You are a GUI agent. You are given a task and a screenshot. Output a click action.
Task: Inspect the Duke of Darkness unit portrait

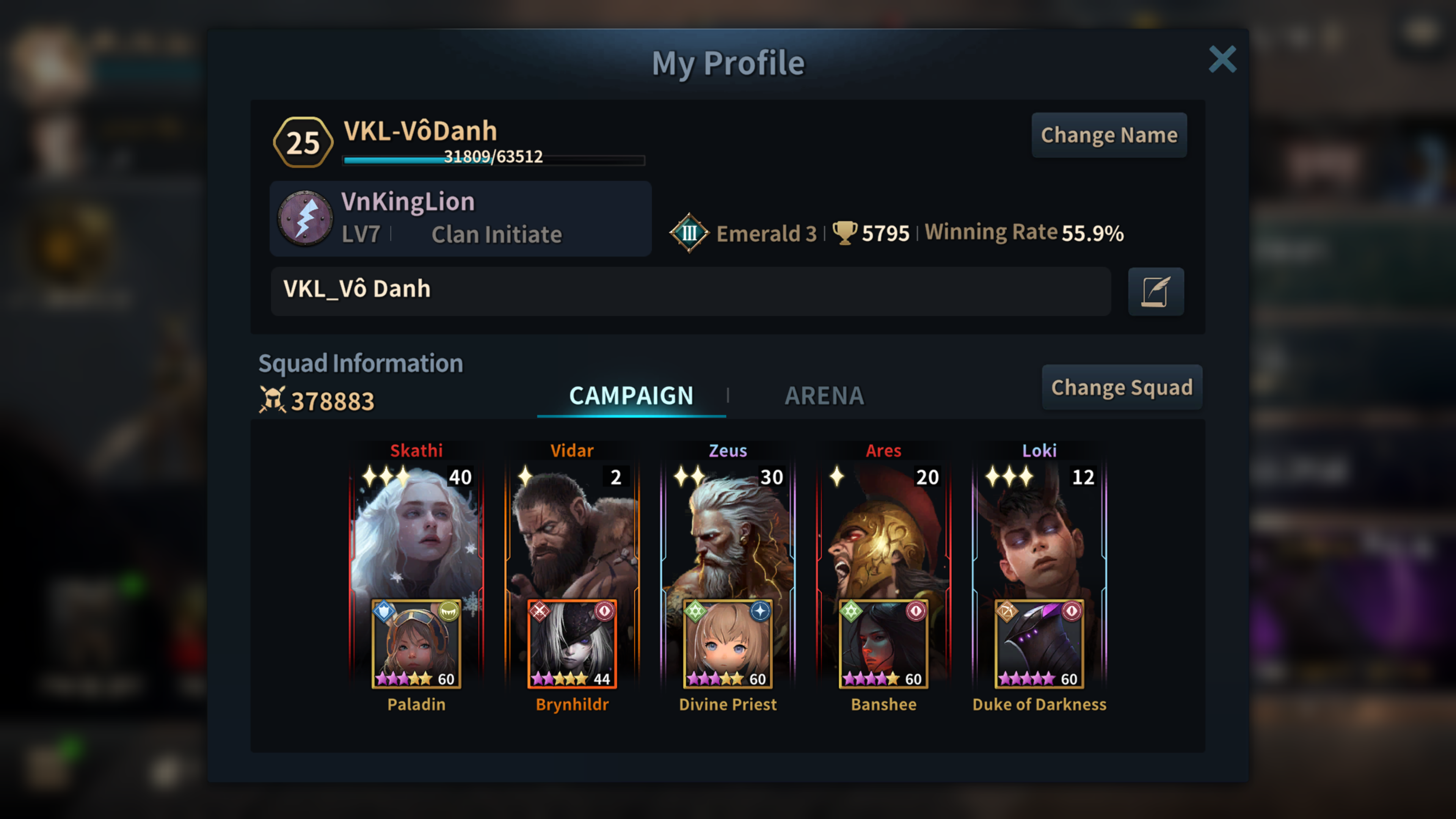click(1039, 643)
